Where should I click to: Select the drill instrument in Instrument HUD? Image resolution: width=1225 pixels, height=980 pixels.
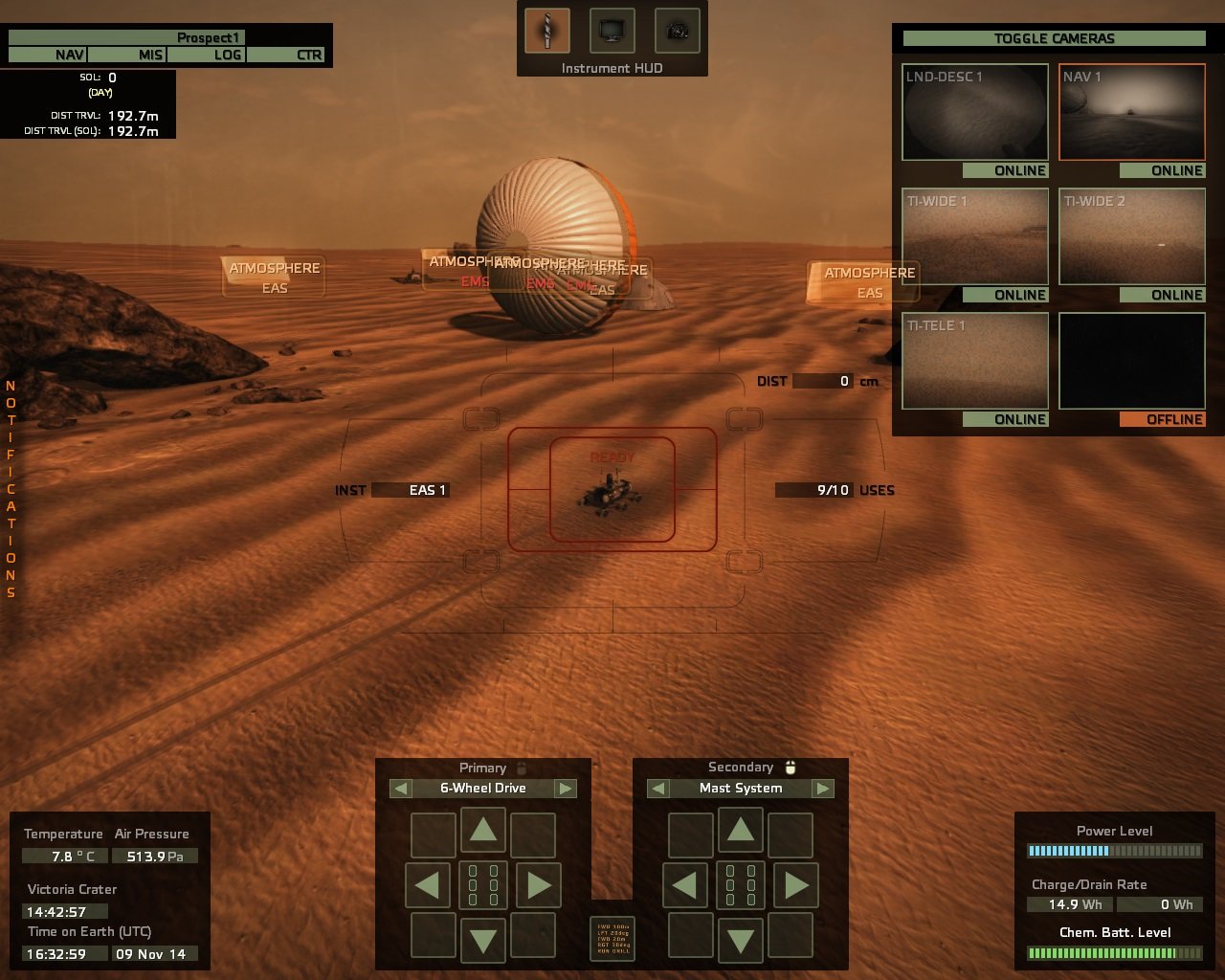click(x=546, y=30)
